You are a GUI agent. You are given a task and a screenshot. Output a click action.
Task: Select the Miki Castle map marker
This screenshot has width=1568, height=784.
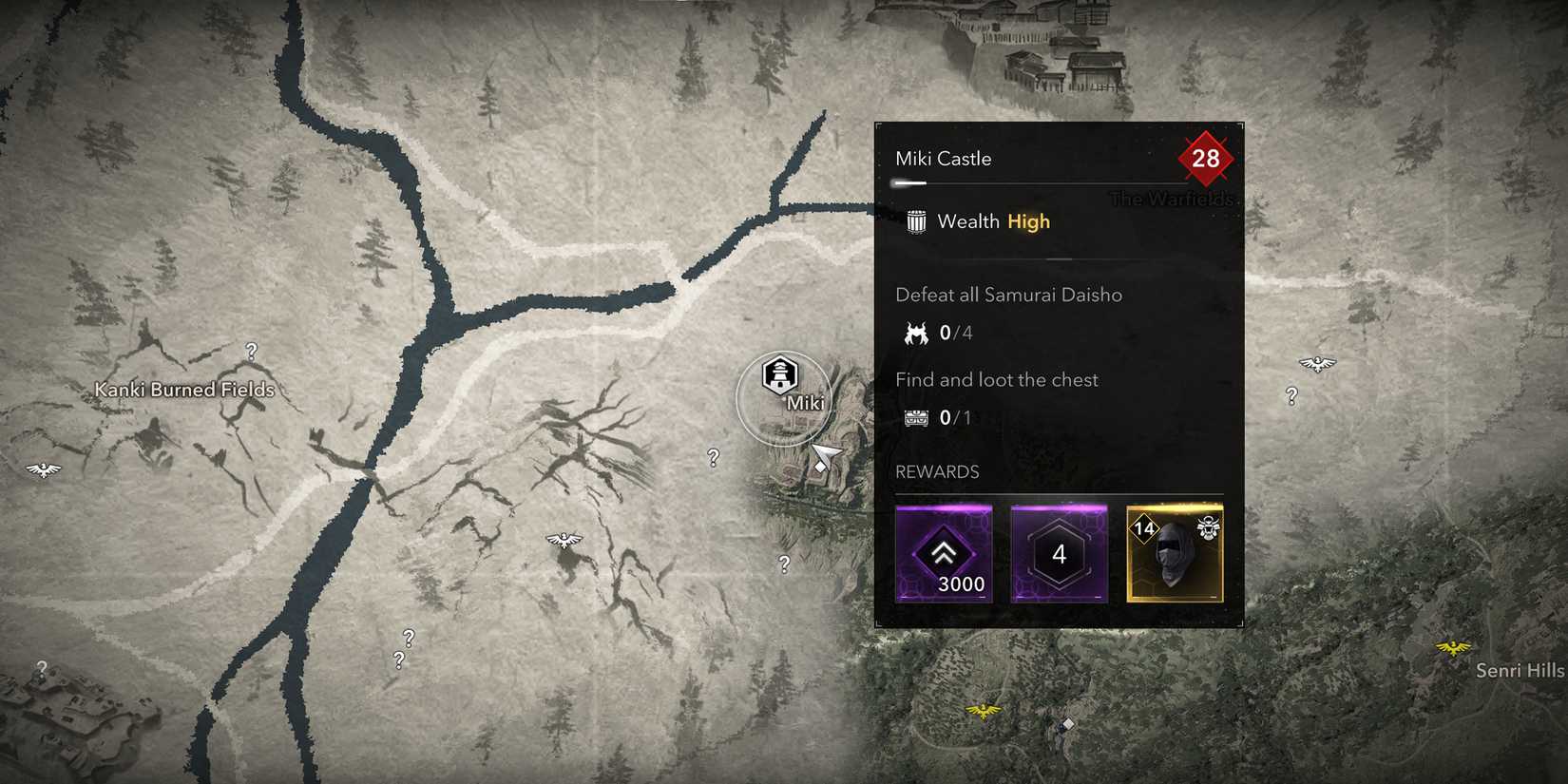(780, 375)
